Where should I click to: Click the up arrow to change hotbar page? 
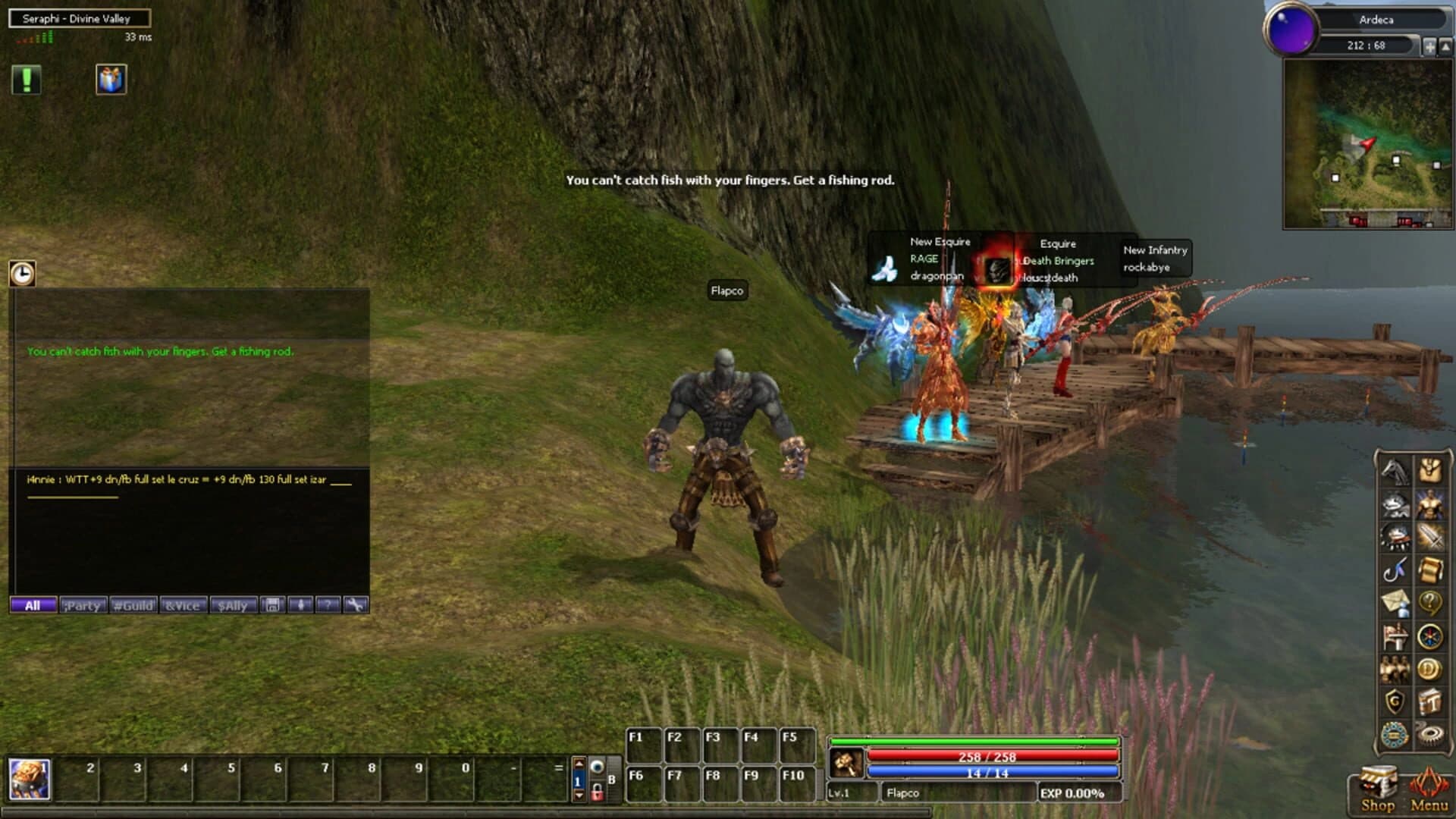[578, 763]
